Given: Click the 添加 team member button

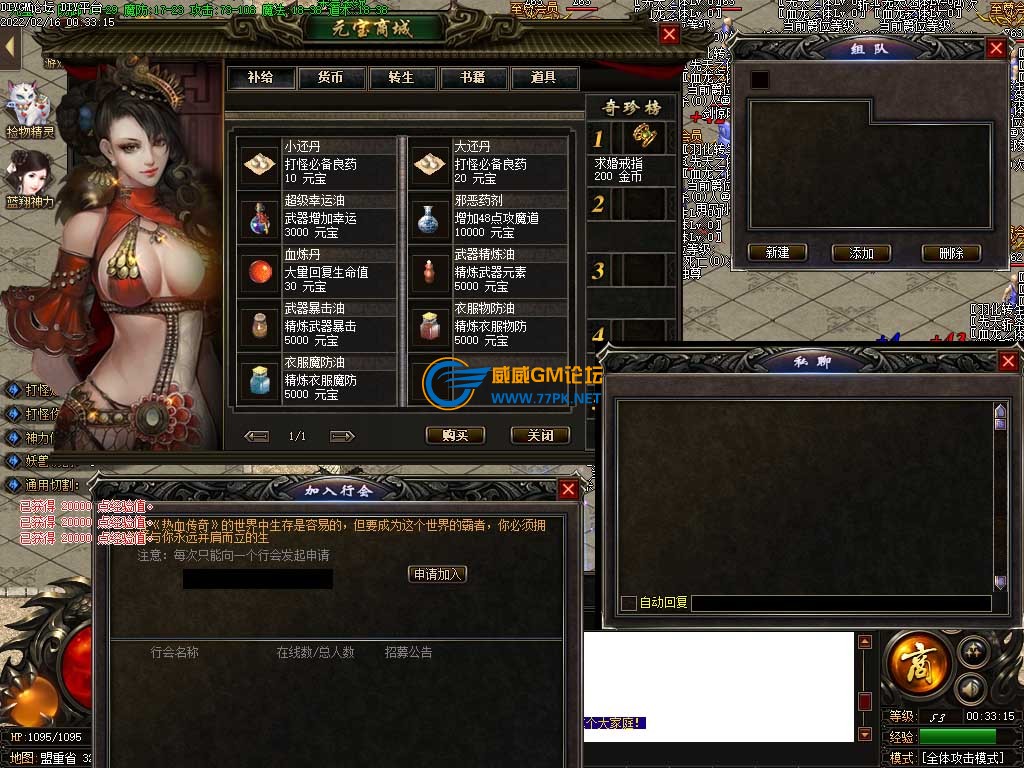Looking at the screenshot, I should pos(861,253).
